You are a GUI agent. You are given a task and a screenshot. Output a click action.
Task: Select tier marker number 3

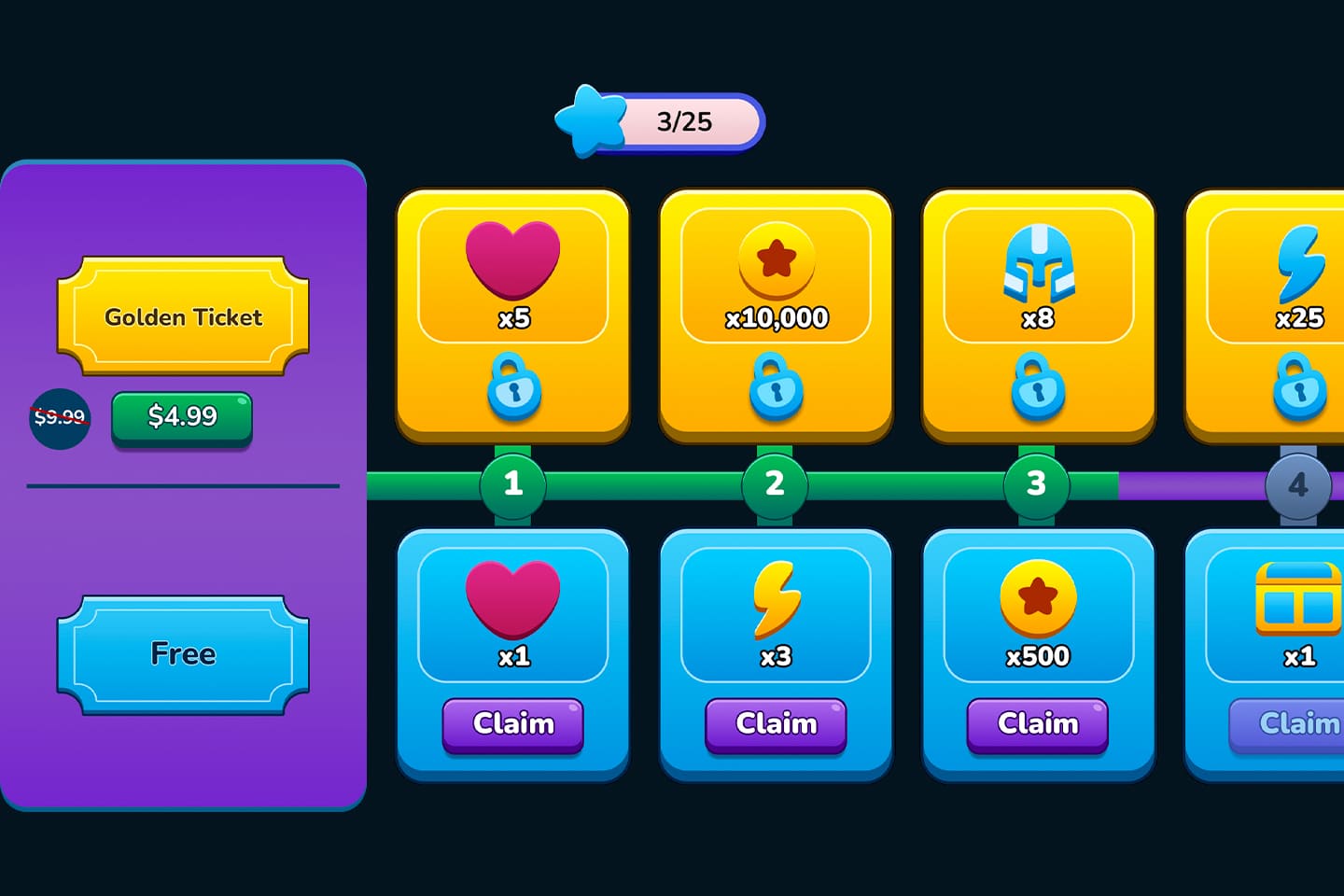tap(1038, 483)
